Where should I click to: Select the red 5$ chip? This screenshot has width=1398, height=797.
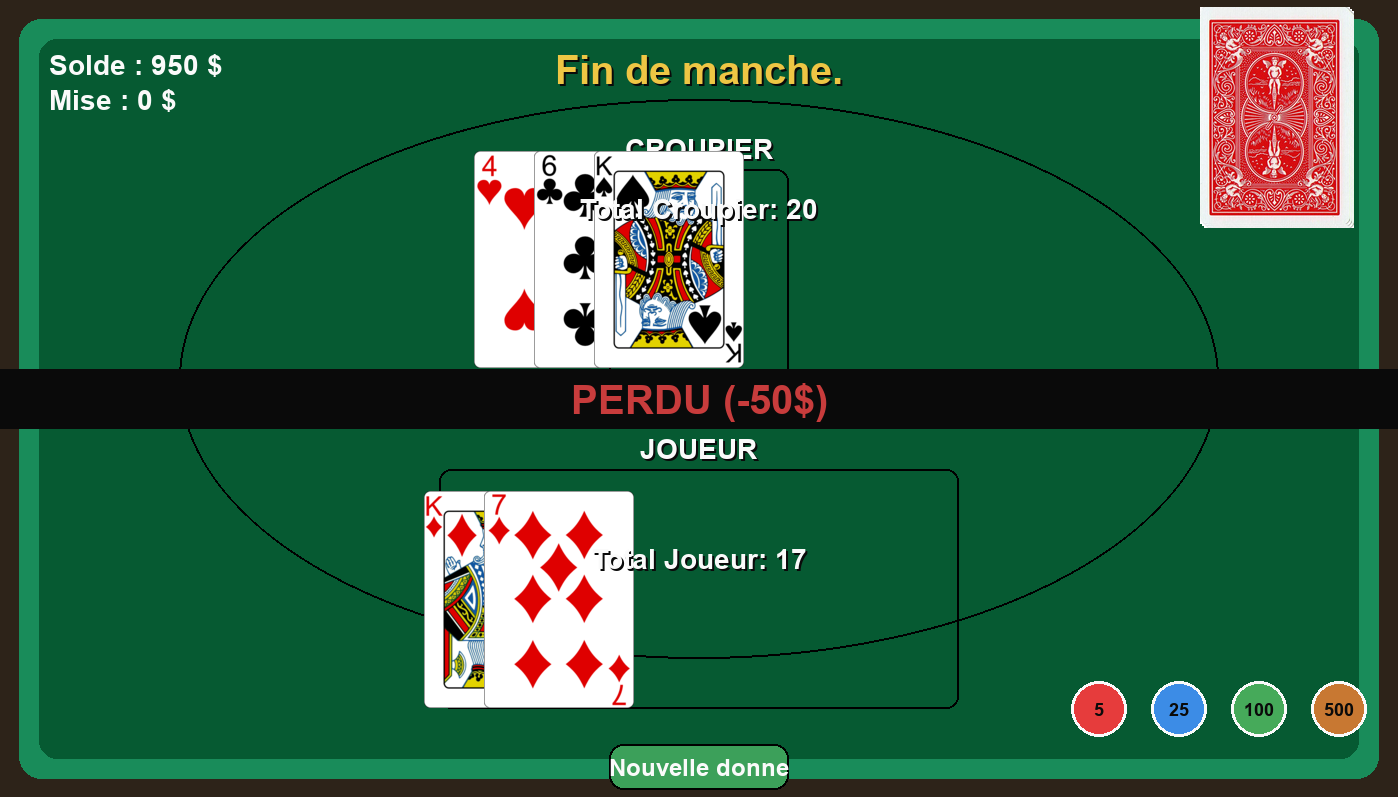point(1098,708)
